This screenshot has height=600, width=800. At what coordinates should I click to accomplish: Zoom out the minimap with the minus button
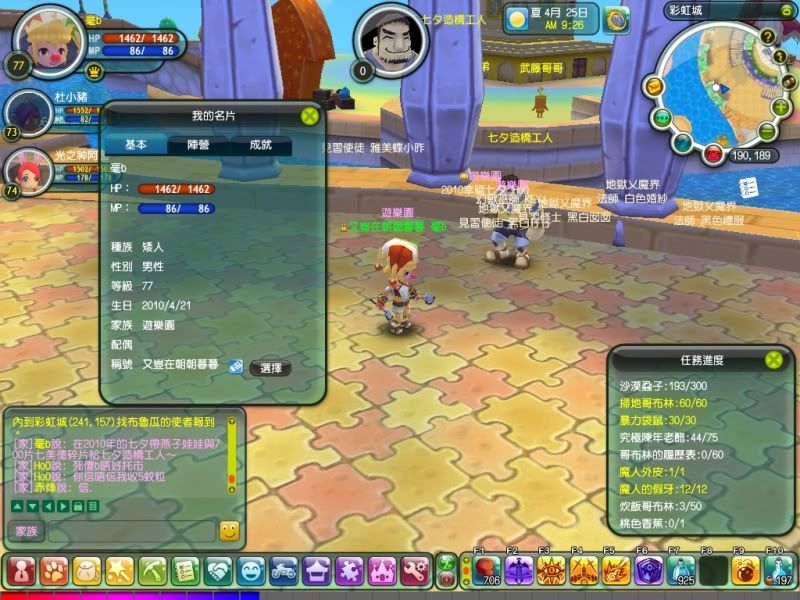point(766,132)
